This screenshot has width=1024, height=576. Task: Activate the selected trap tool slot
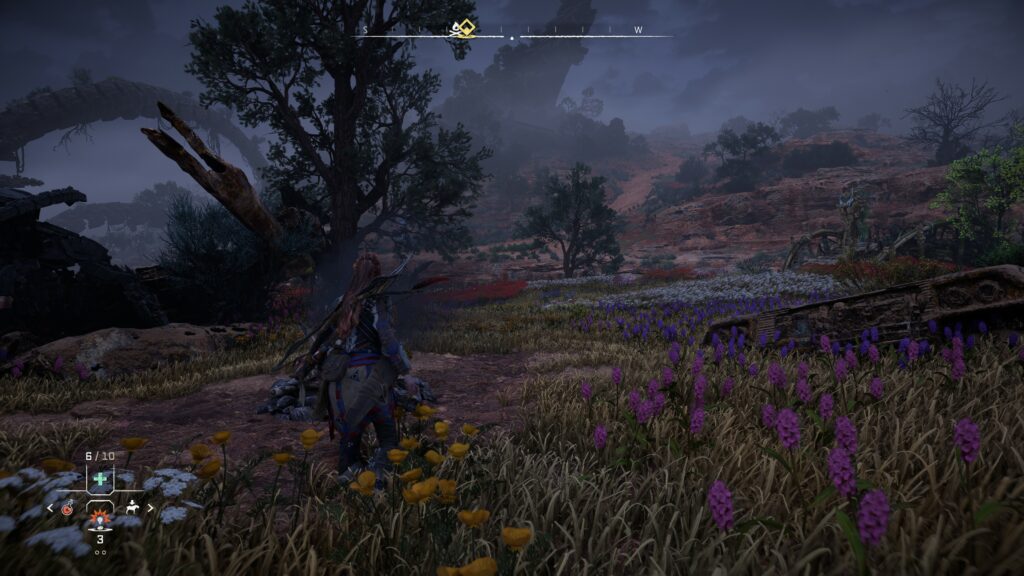(100, 518)
